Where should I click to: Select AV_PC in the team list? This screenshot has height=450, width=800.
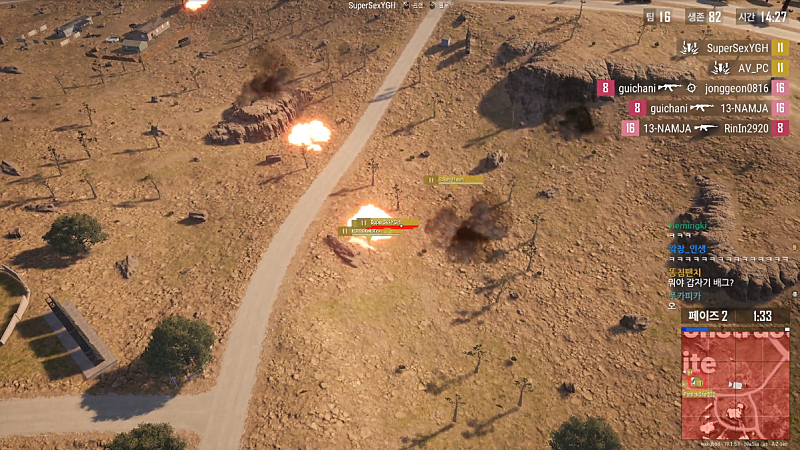[x=753, y=68]
